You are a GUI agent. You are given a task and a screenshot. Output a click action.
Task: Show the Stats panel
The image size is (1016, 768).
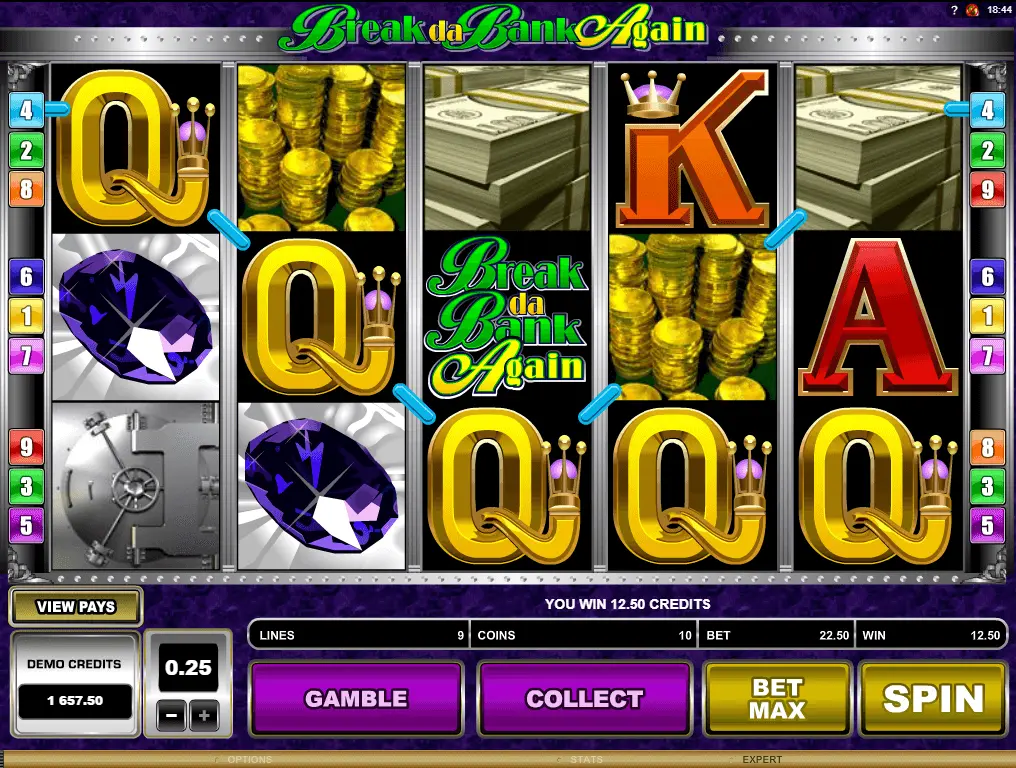tap(586, 760)
